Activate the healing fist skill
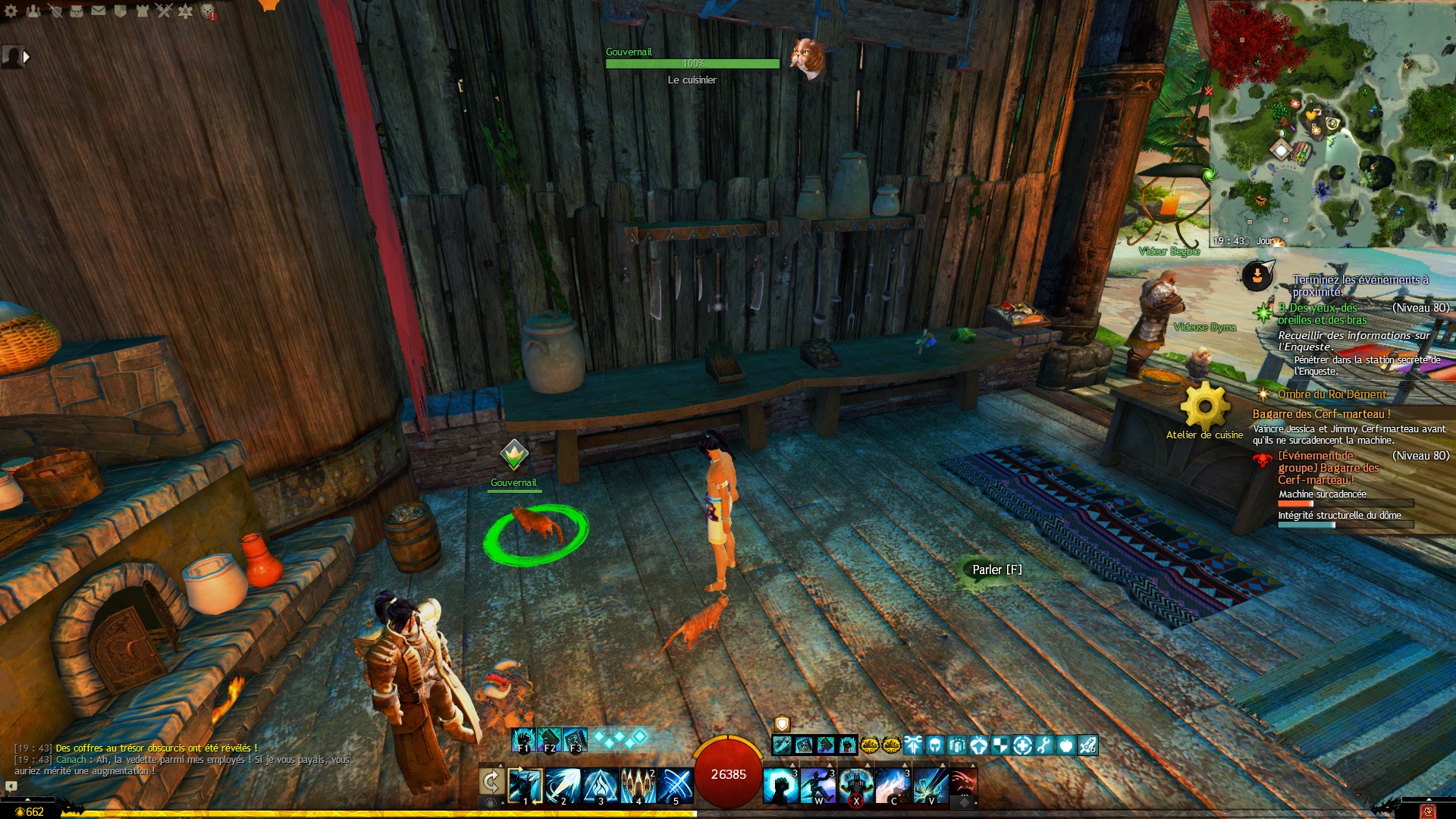This screenshot has height=819, width=1456. 780,786
